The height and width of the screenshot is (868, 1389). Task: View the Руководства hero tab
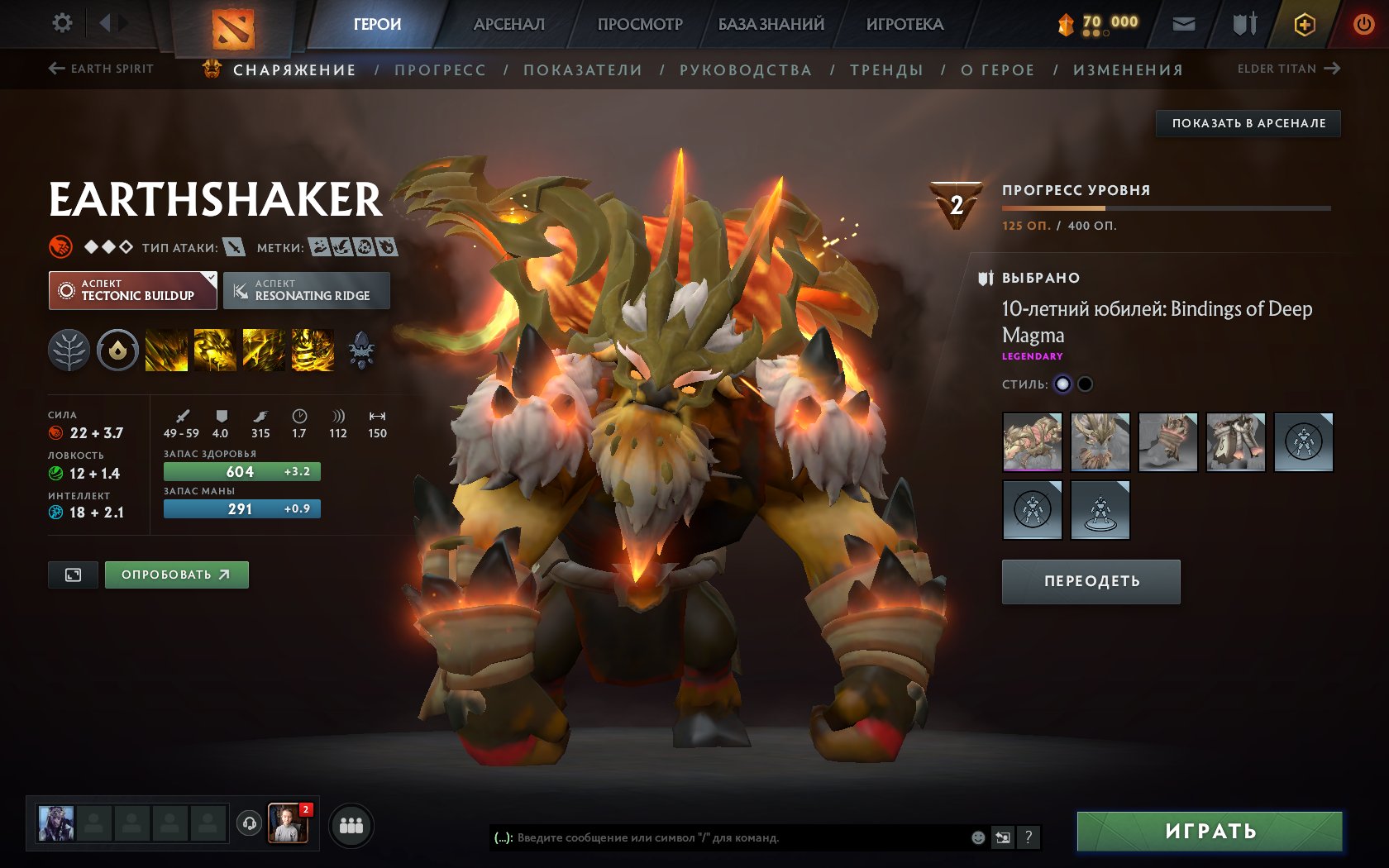point(745,70)
